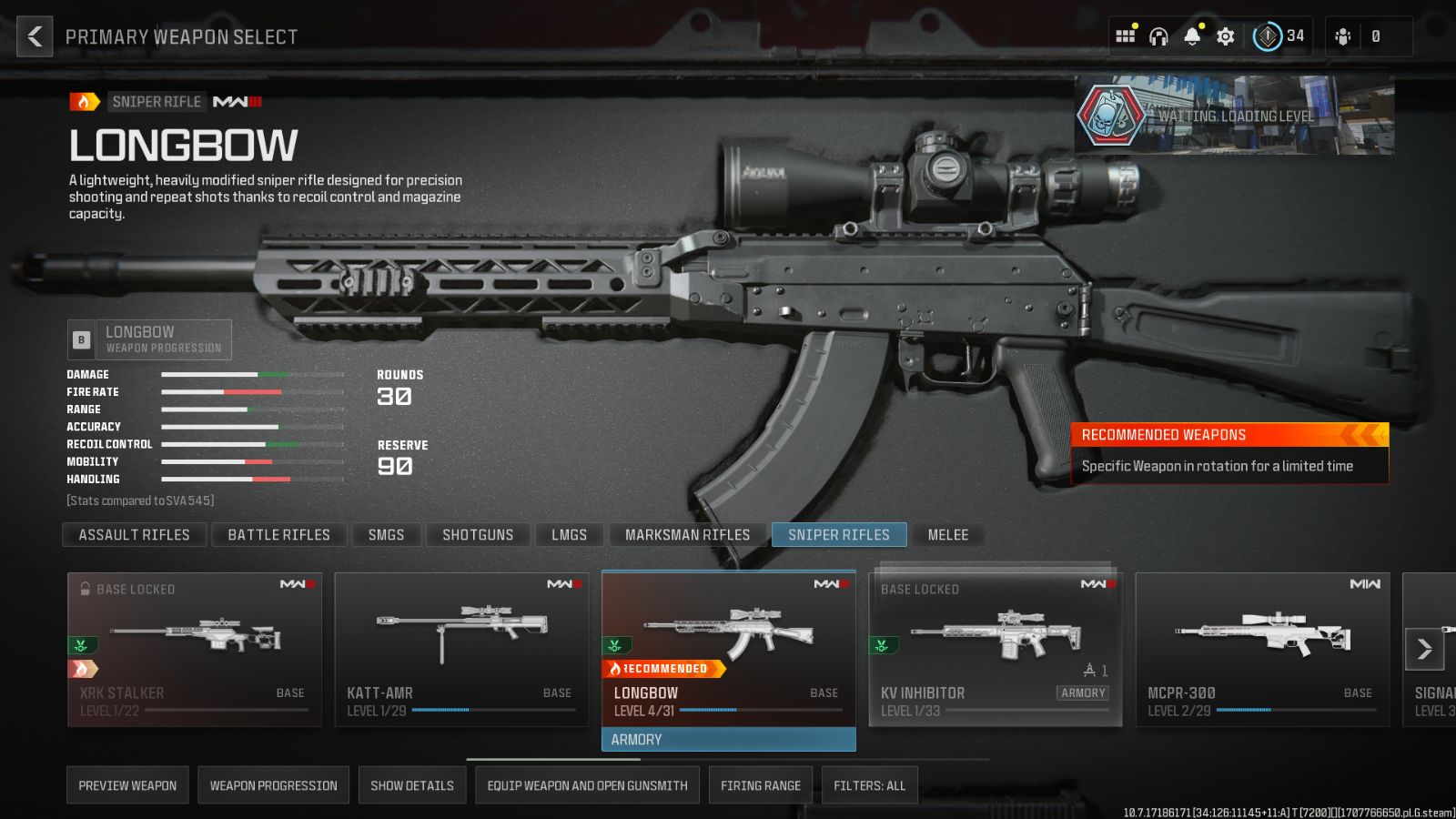Switch to the Assault Rifles tab
The image size is (1456, 819).
[134, 534]
